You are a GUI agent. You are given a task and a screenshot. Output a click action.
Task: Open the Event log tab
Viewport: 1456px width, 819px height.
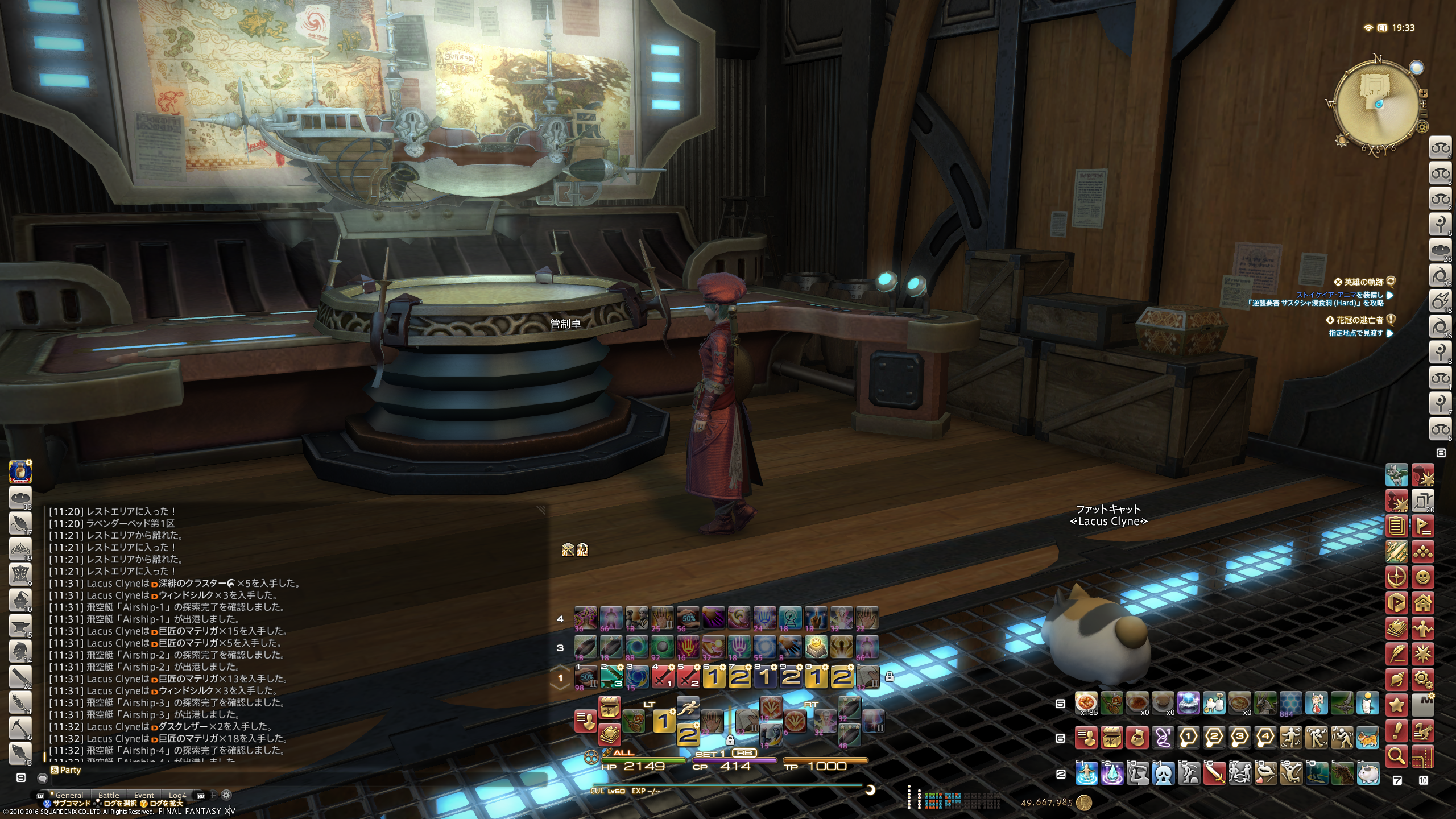click(x=144, y=795)
